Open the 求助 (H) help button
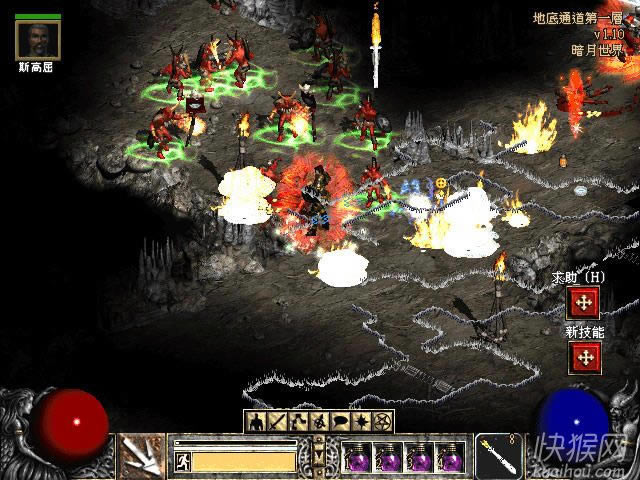The image size is (640, 480). 583,301
